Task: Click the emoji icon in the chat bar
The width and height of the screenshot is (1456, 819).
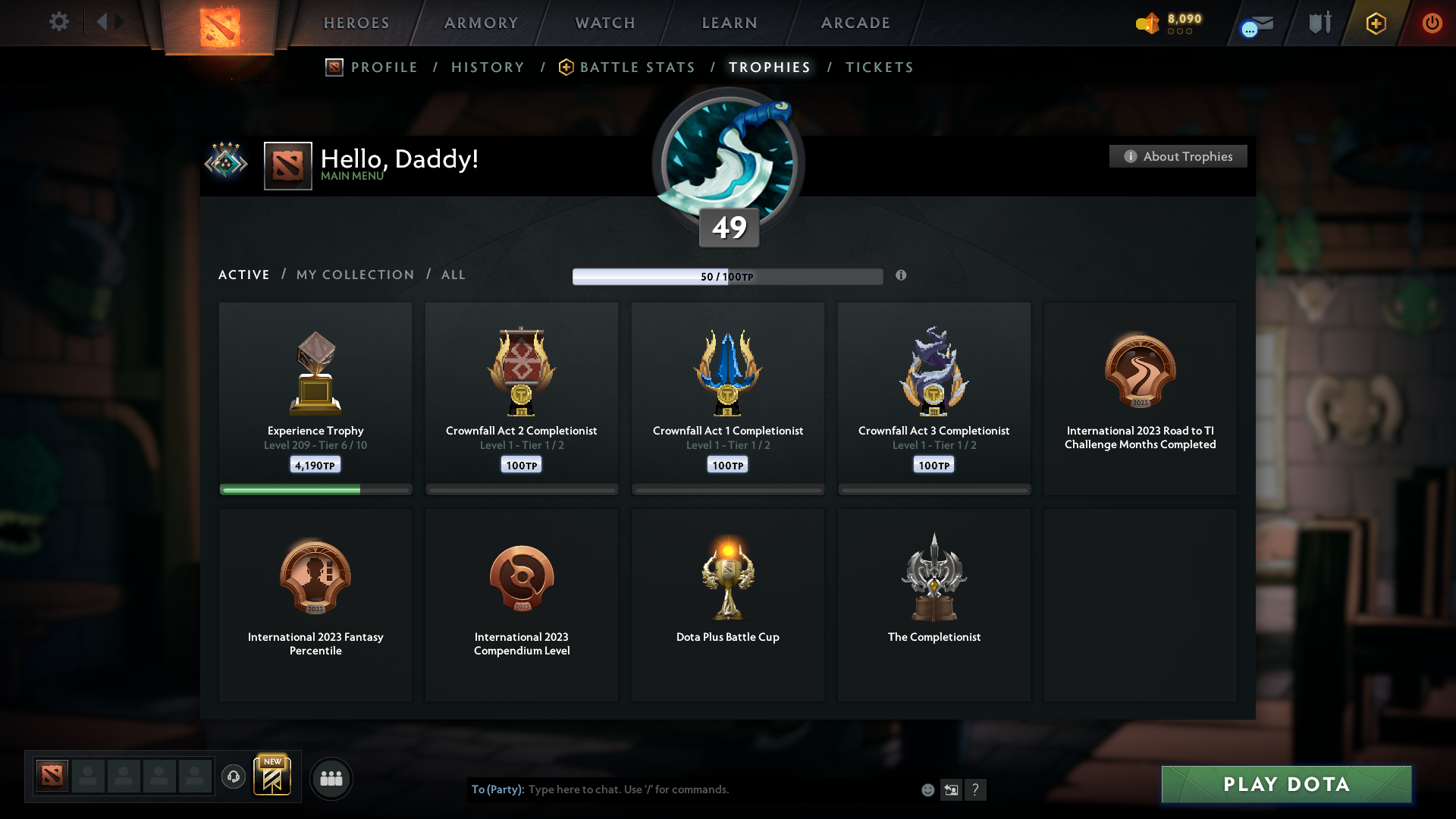Action: (x=927, y=789)
